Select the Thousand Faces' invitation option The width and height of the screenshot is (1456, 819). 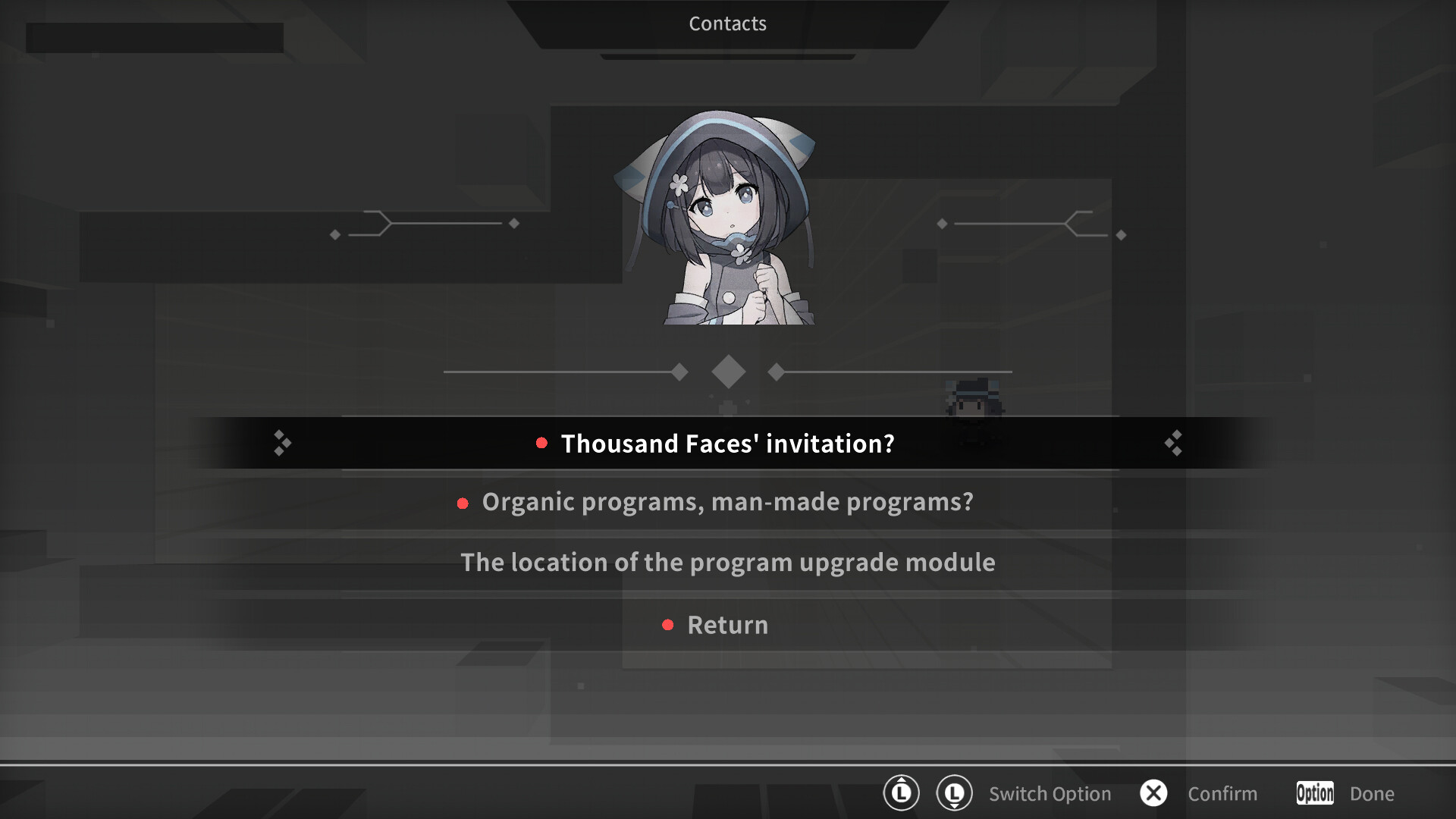click(726, 444)
